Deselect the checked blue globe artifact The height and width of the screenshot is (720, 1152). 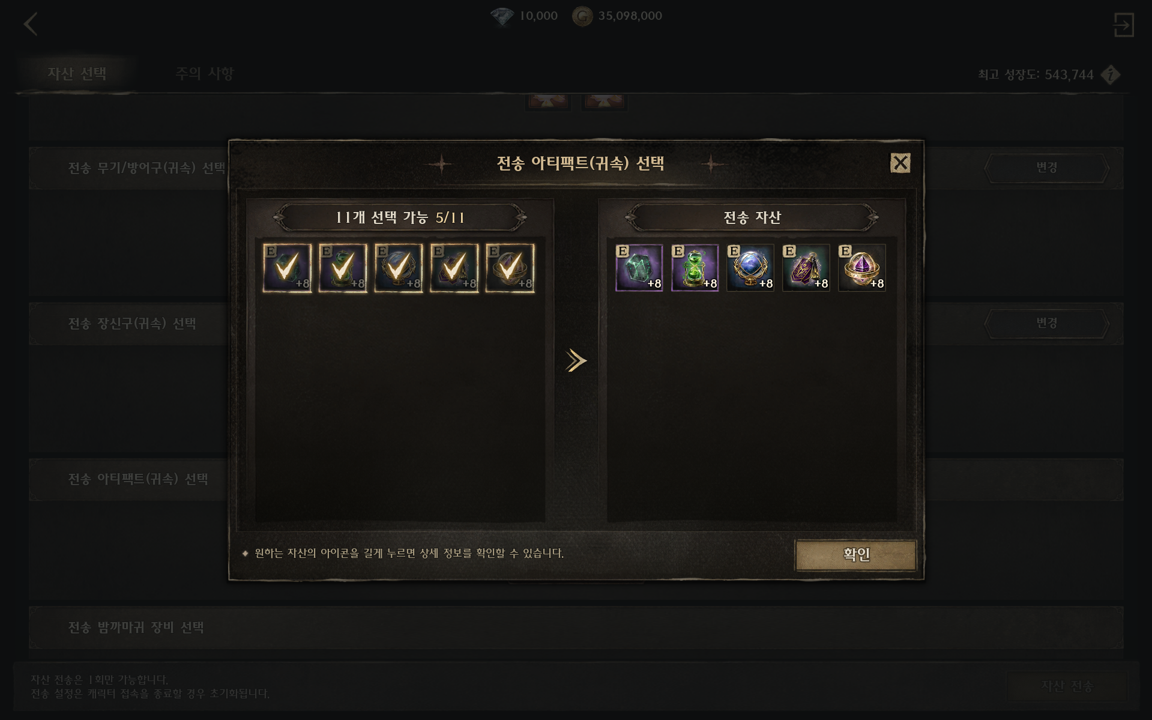pos(398,268)
